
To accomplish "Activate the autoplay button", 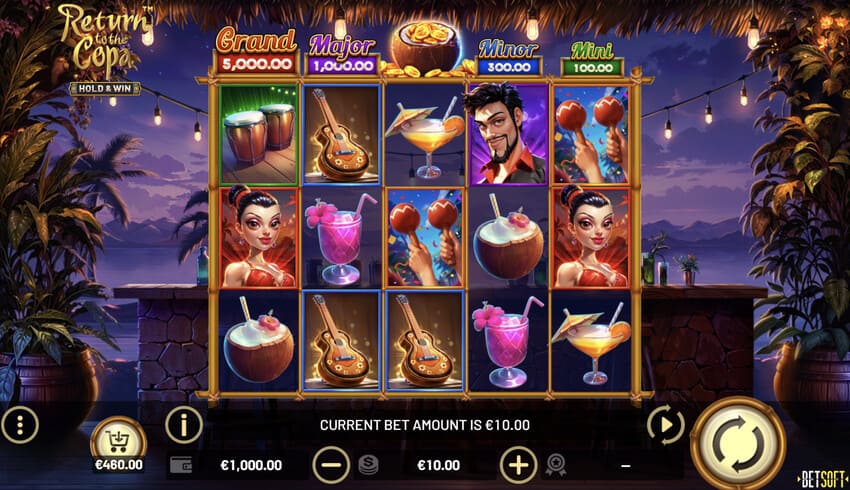I will coord(665,425).
